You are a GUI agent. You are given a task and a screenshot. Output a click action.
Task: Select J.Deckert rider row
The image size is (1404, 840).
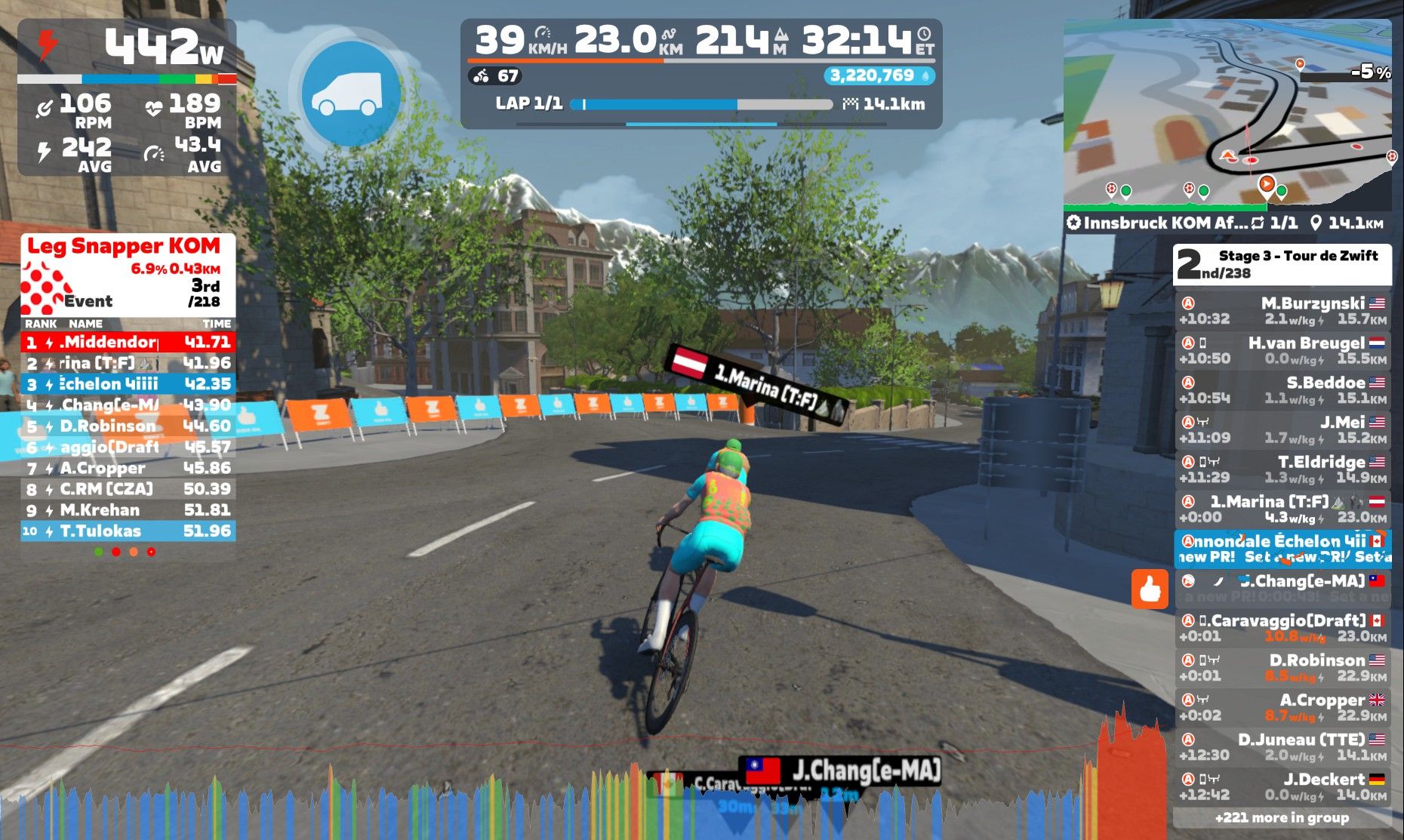[1282, 786]
